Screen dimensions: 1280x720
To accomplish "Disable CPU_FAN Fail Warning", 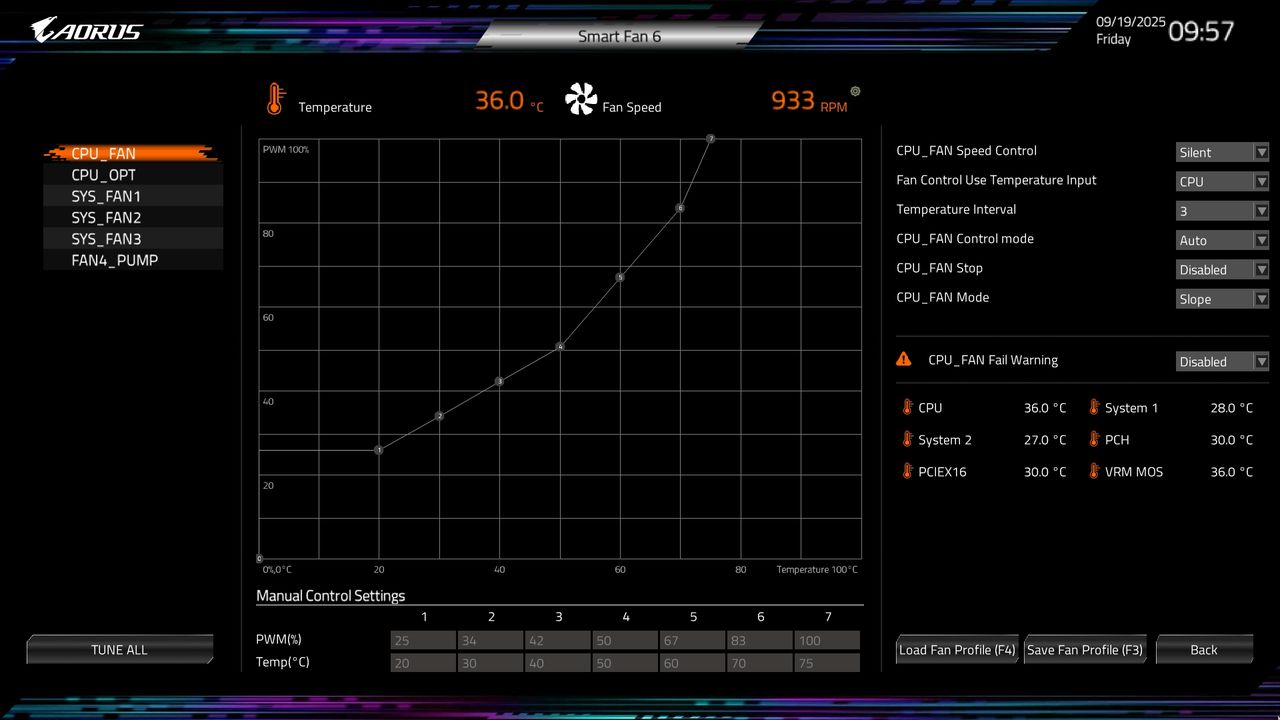I will coord(1221,361).
